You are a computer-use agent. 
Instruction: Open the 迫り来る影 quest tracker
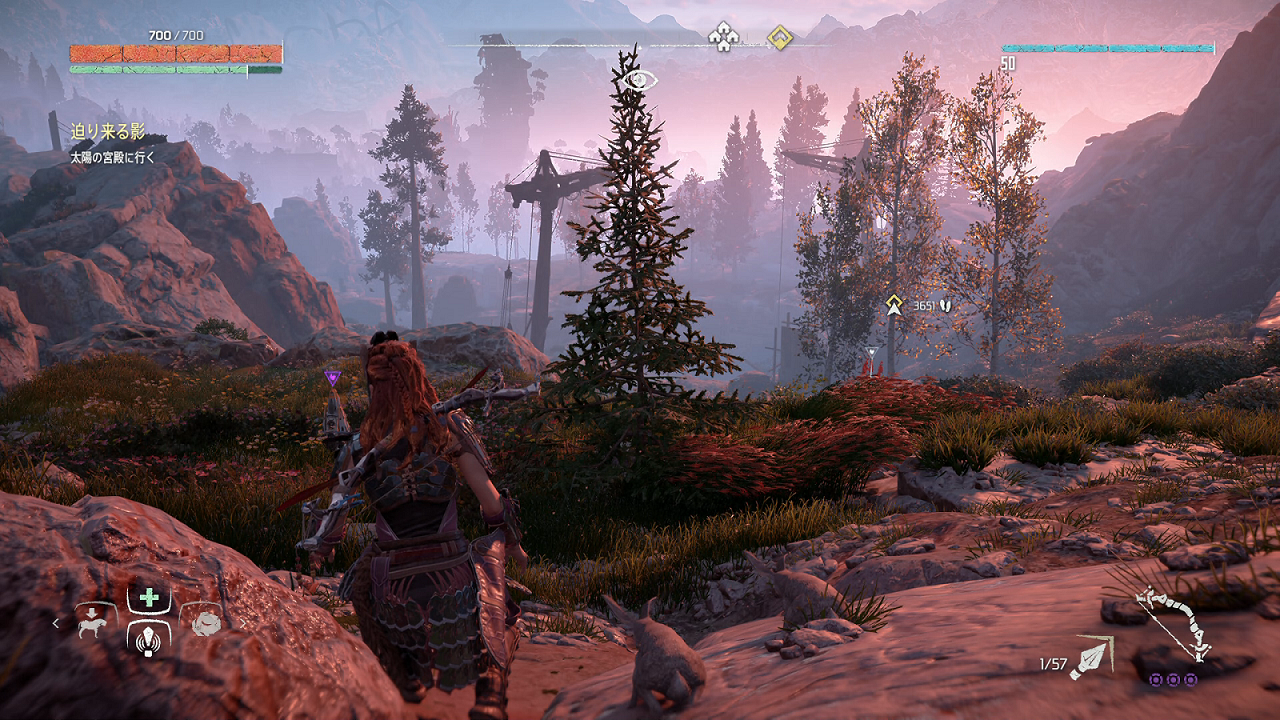107,131
